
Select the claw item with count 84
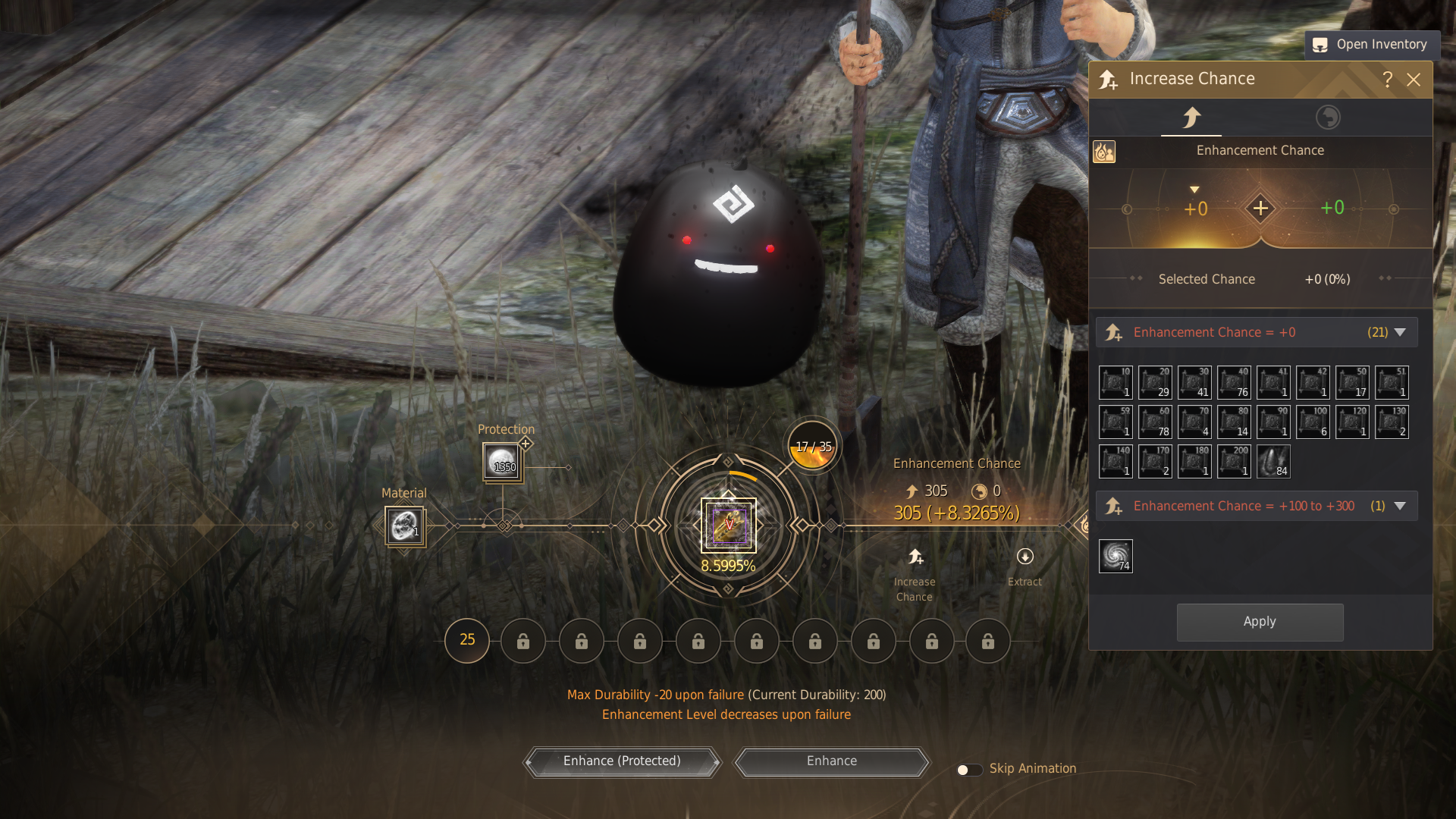1273,461
